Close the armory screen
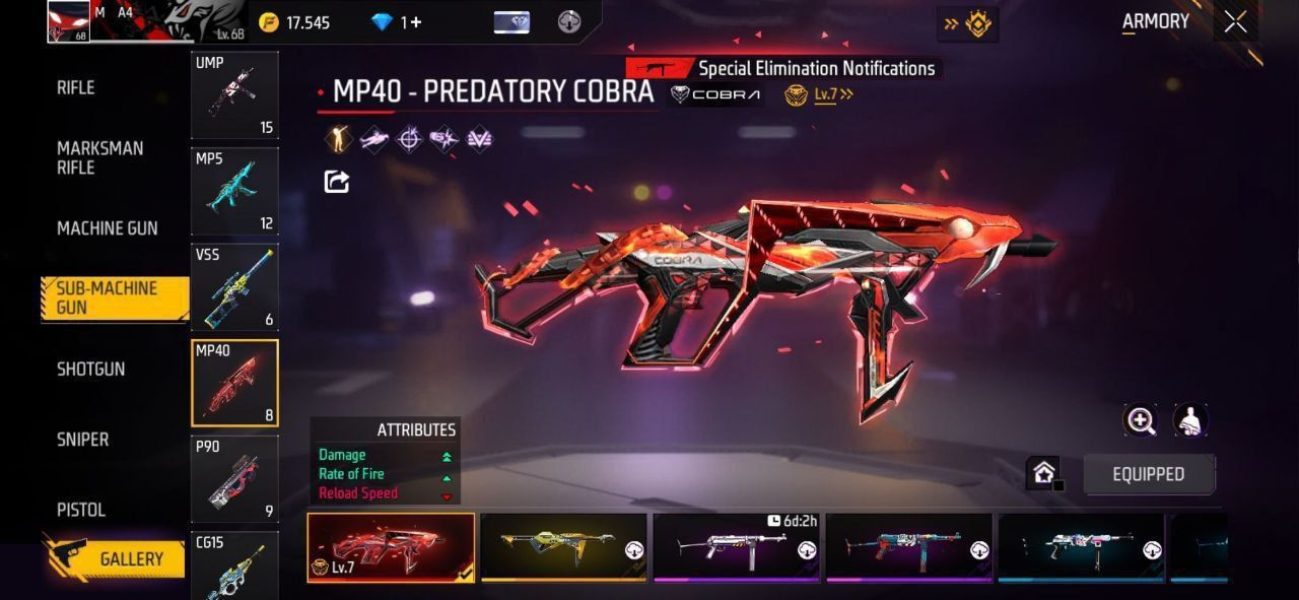Image resolution: width=1299 pixels, height=600 pixels. click(x=1236, y=22)
